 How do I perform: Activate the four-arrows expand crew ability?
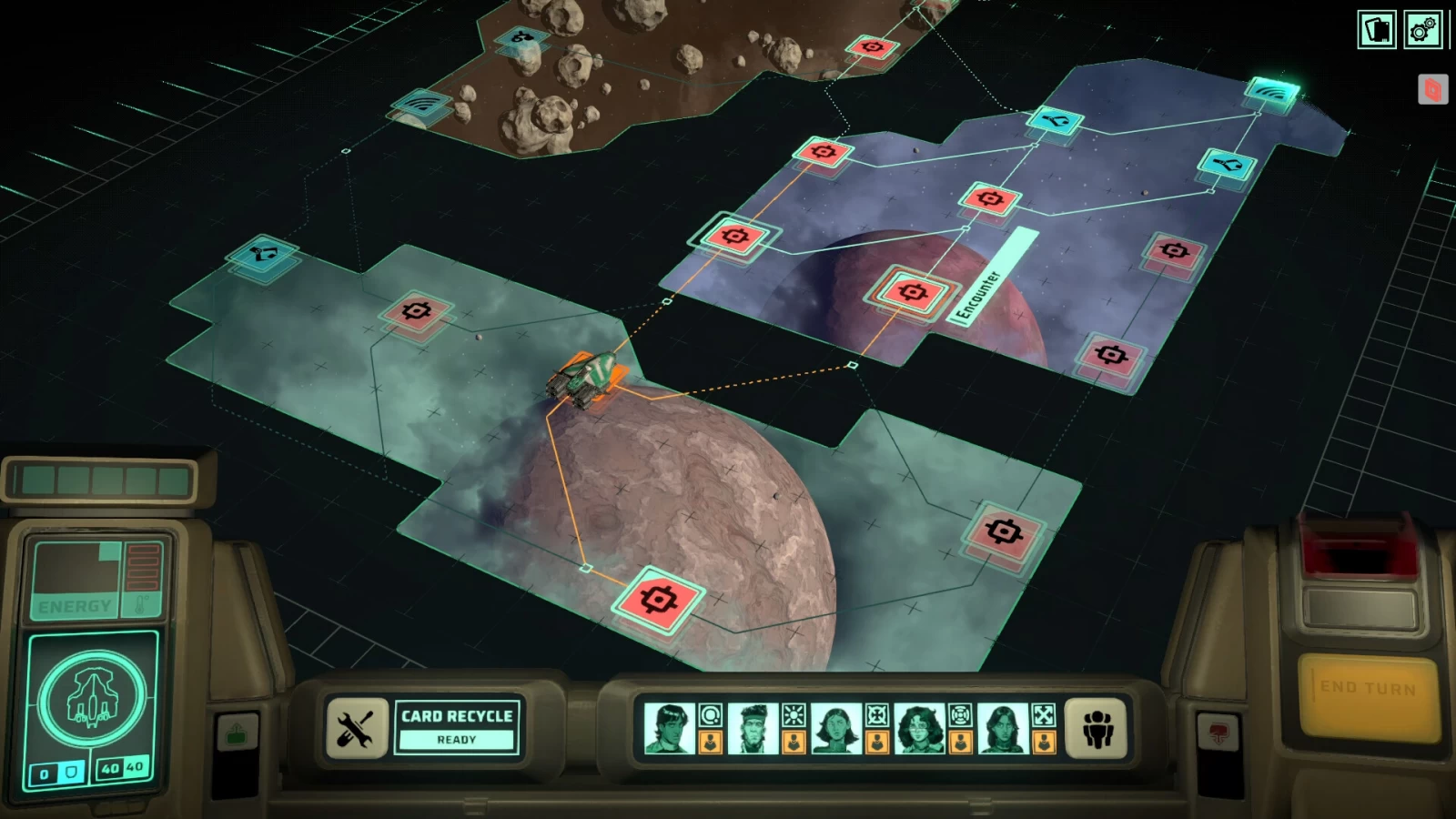click(1044, 715)
